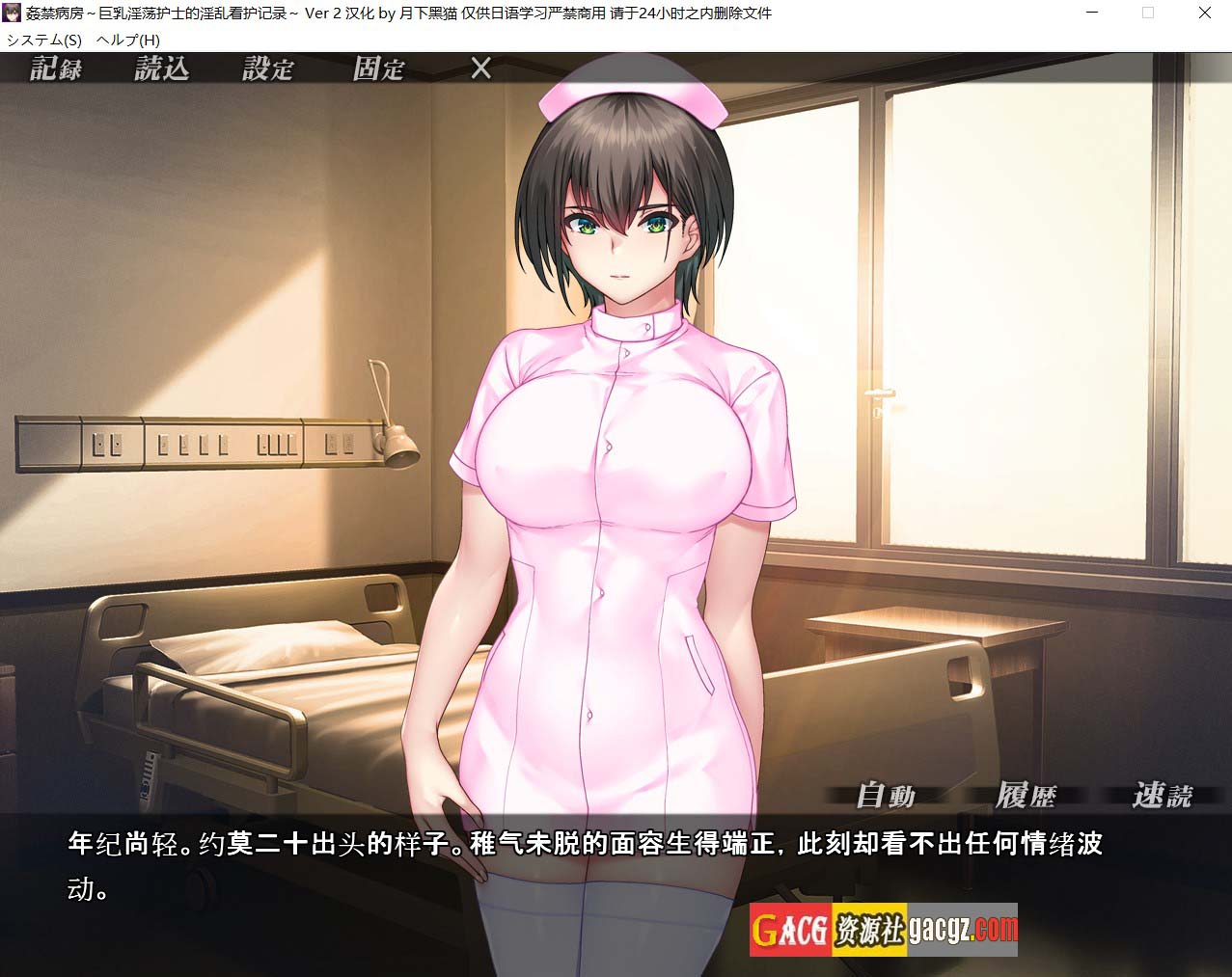Enable 自動 auto-play mode

[886, 796]
